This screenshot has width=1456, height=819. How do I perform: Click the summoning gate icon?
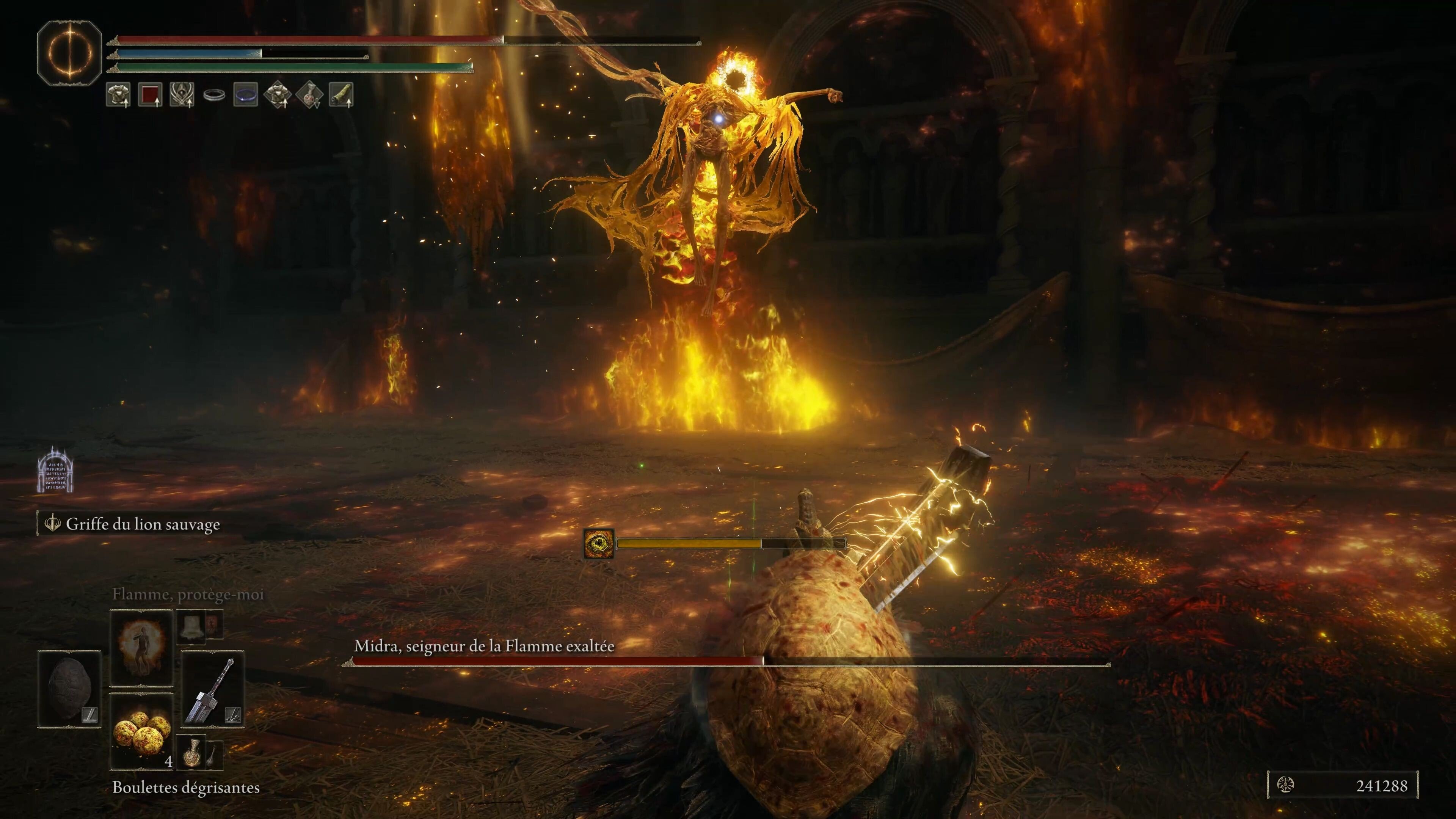coord(55,470)
